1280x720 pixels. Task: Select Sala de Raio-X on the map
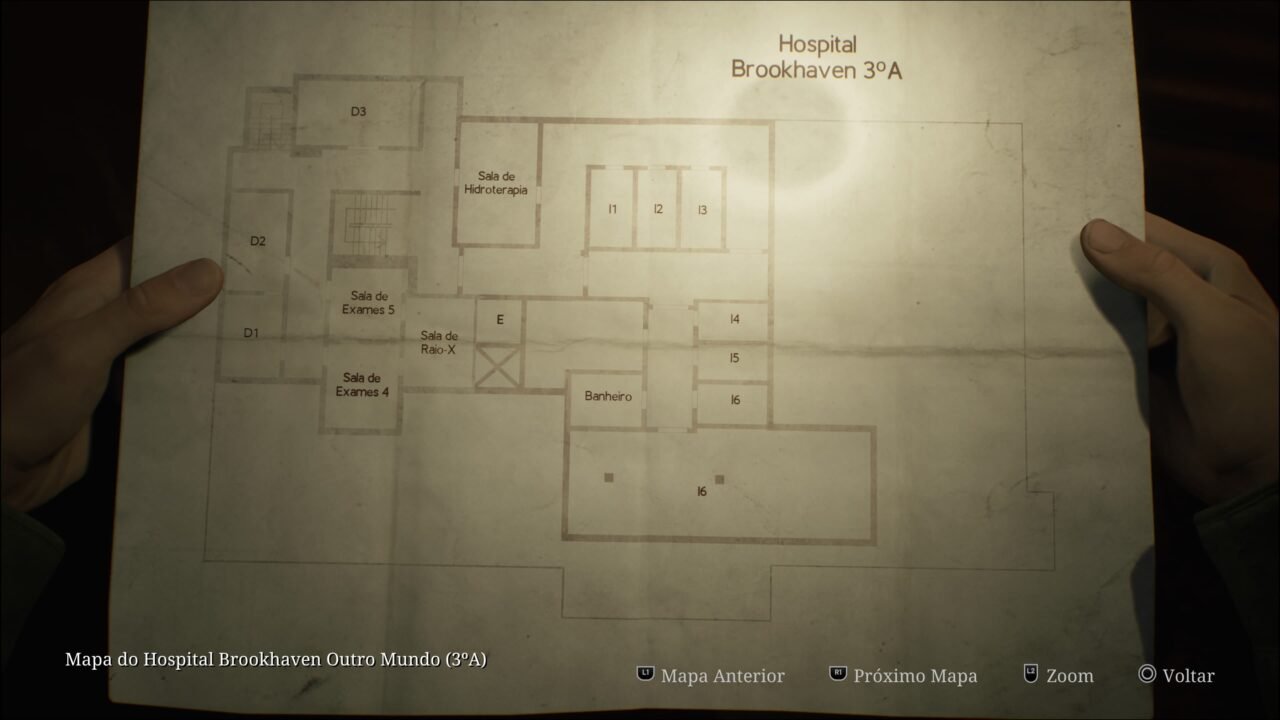tap(438, 342)
